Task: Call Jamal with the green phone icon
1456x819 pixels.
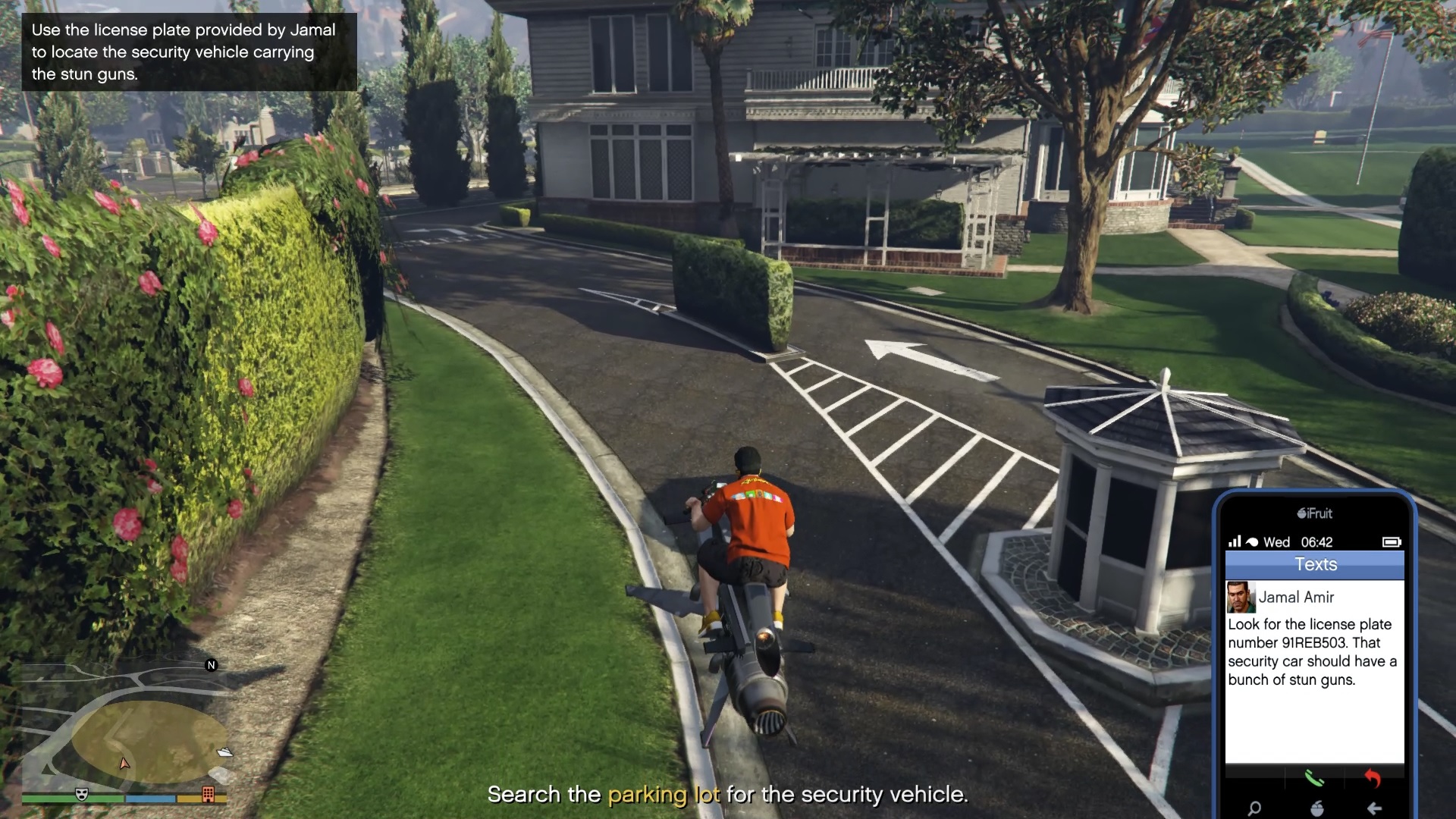Action: pos(1314,779)
